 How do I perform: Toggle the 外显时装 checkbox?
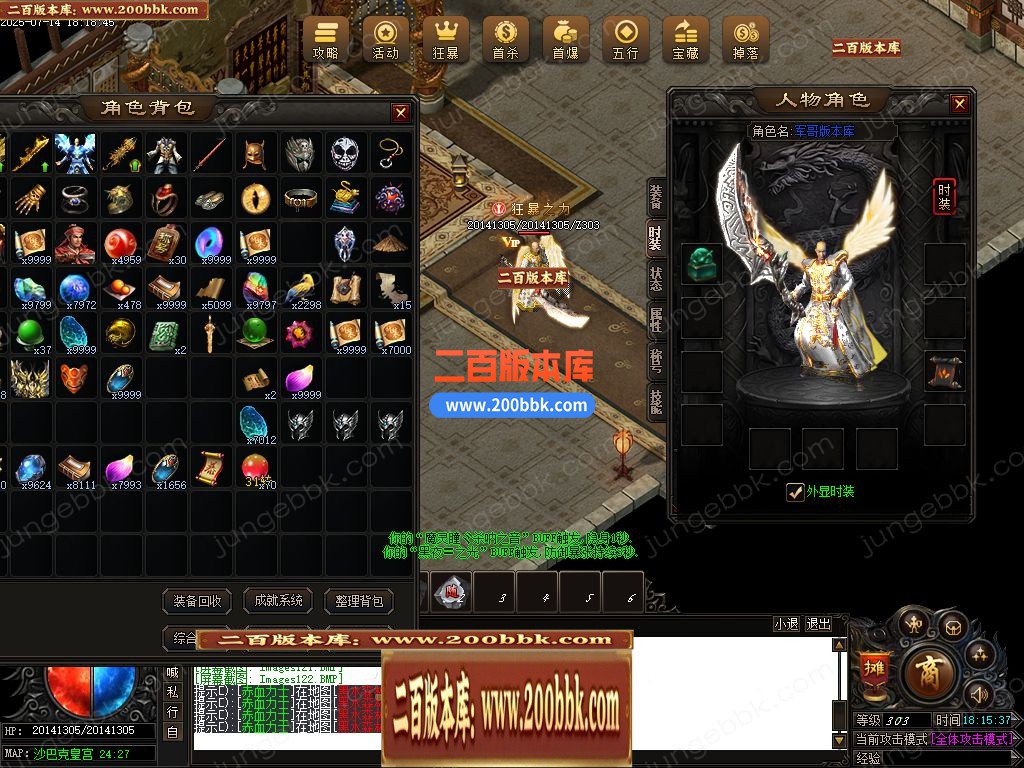[795, 491]
